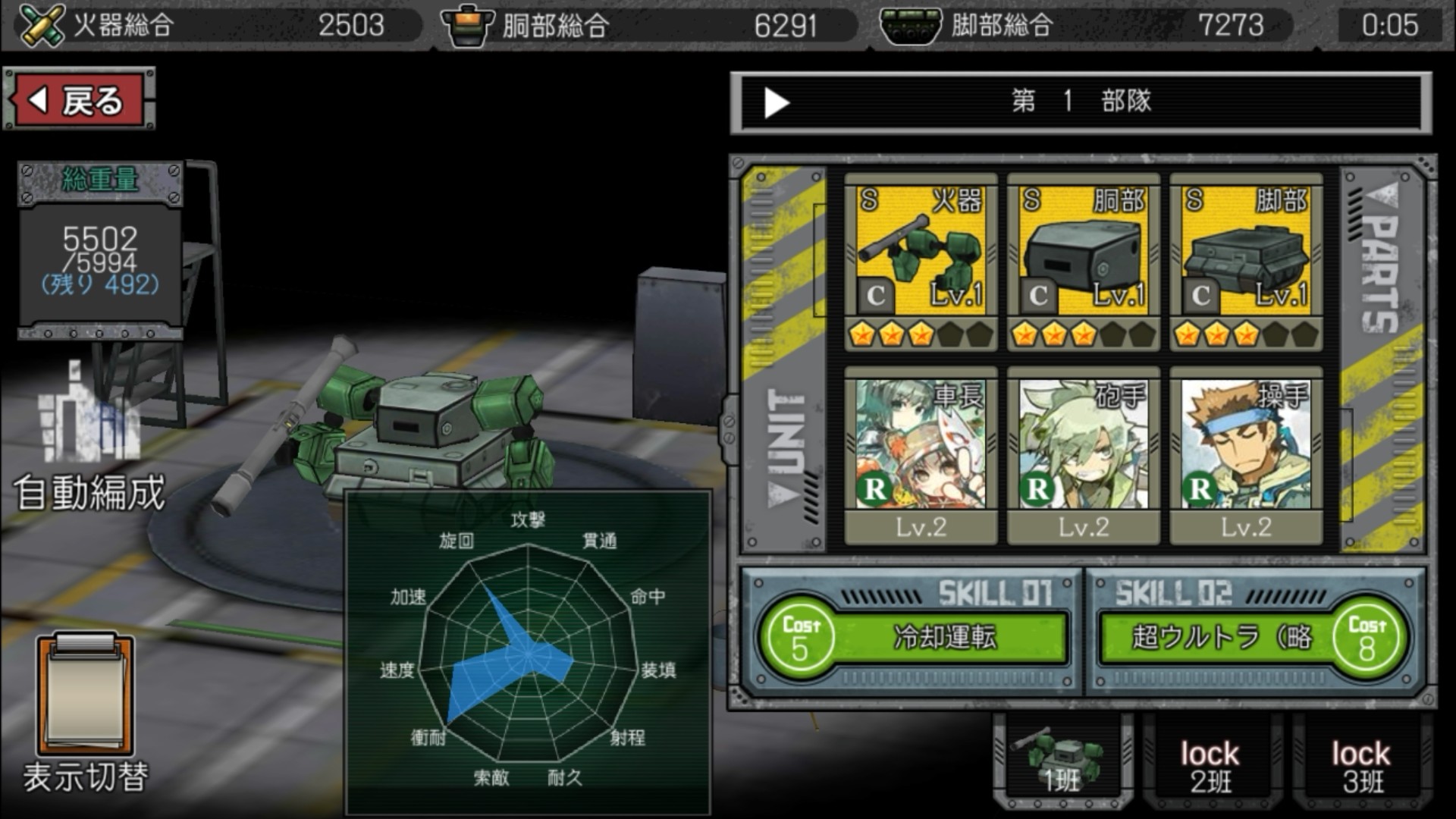Select the locked 3班 squad tab
Screen dimensions: 1456x819
1362,766
